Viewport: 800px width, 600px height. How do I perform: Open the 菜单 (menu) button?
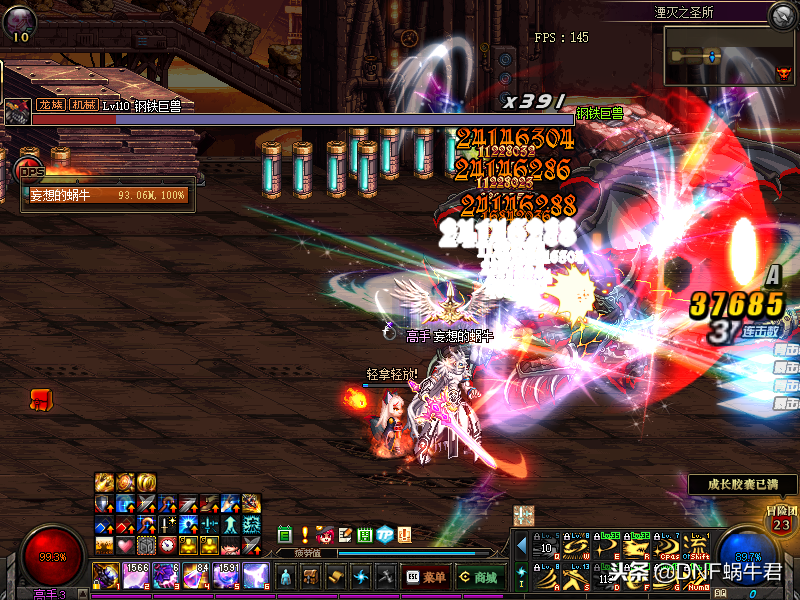[x=426, y=577]
